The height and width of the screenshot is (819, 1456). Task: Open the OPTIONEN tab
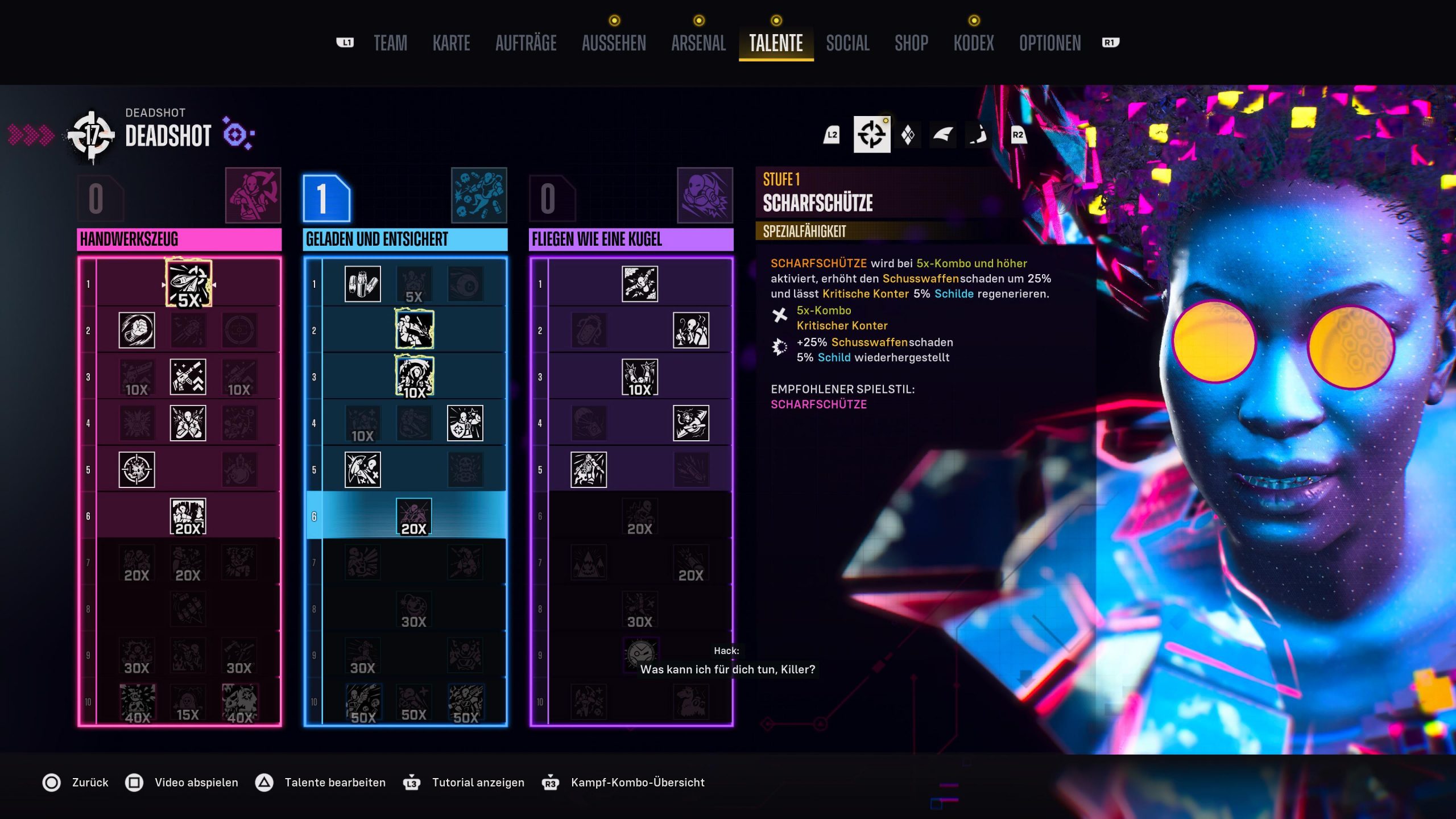tap(1050, 43)
